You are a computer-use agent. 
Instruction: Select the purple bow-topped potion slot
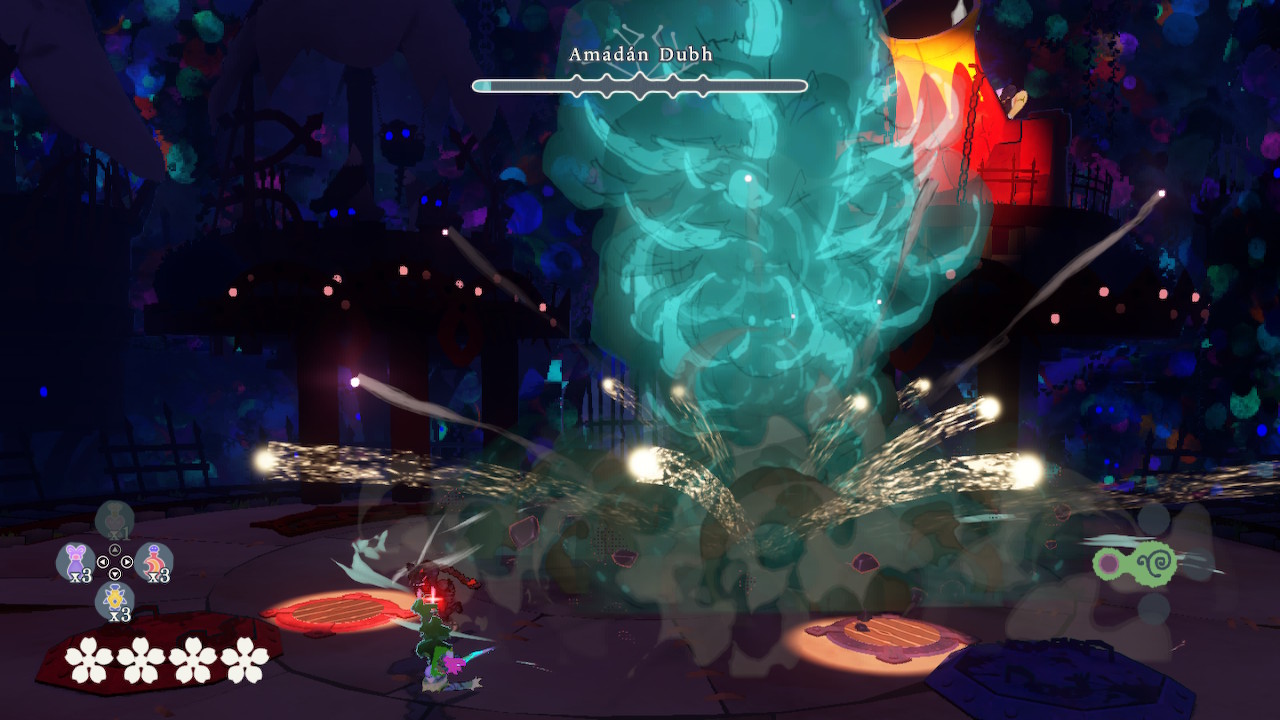pos(75,561)
